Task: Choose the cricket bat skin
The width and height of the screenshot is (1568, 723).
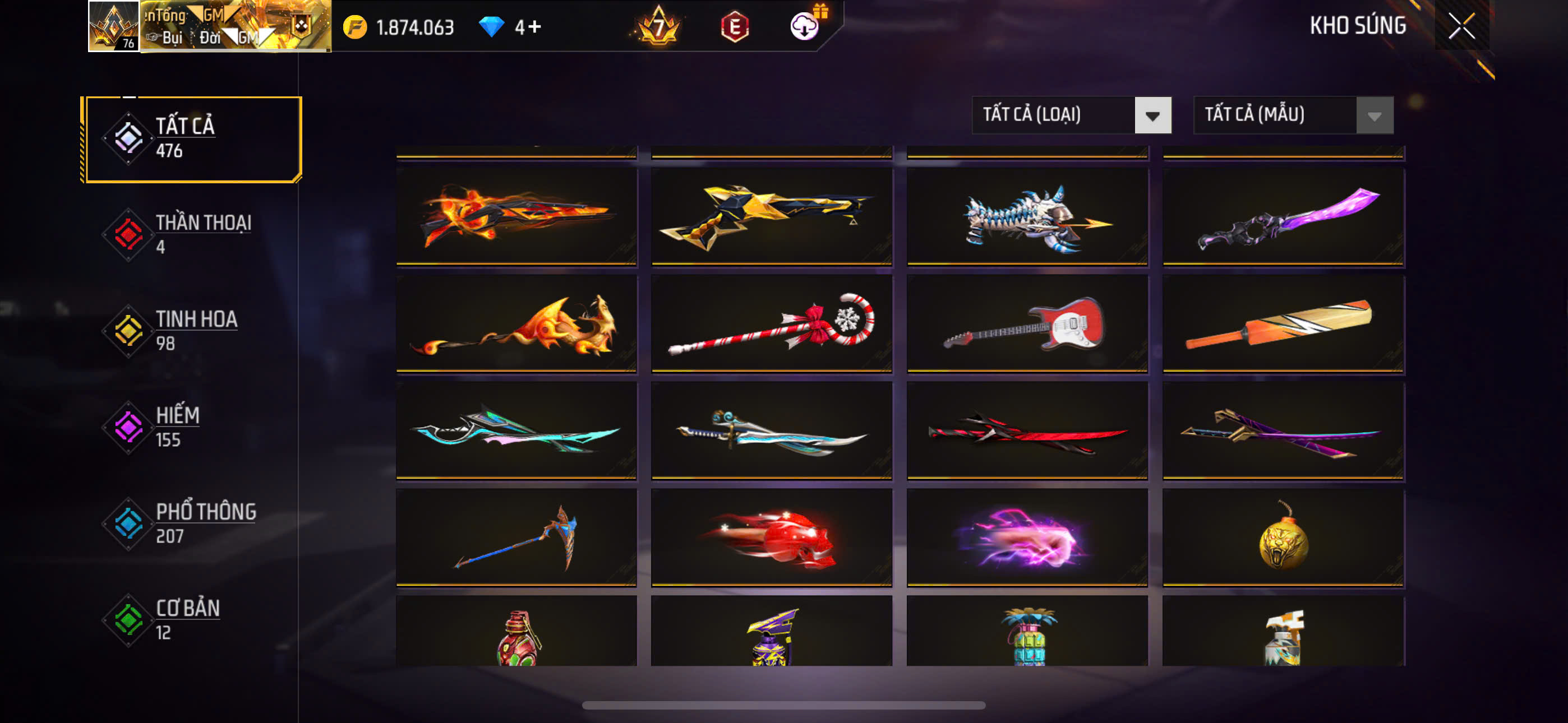Action: (1283, 324)
